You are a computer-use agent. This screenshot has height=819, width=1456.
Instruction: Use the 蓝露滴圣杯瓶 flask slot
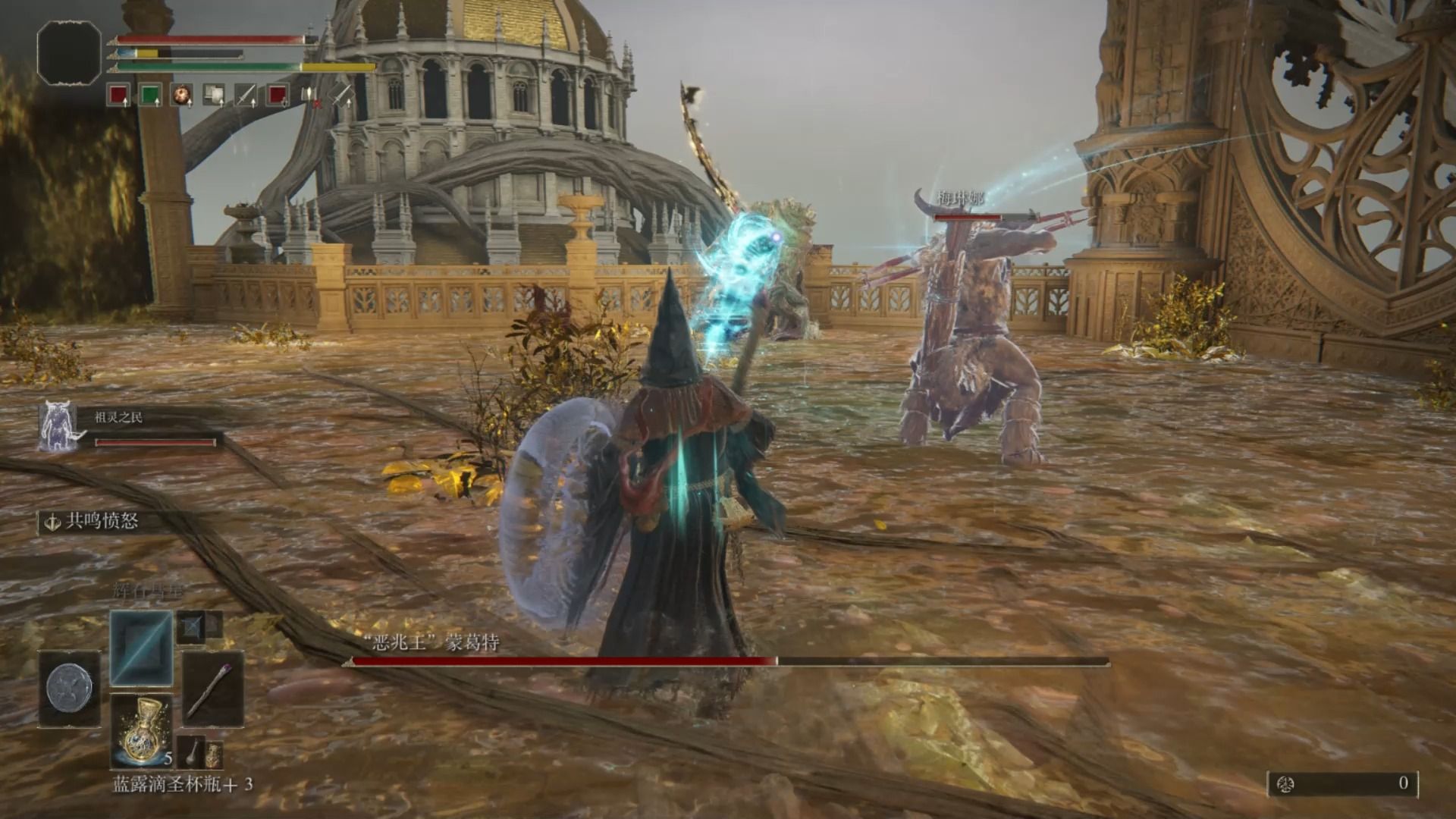(x=141, y=730)
